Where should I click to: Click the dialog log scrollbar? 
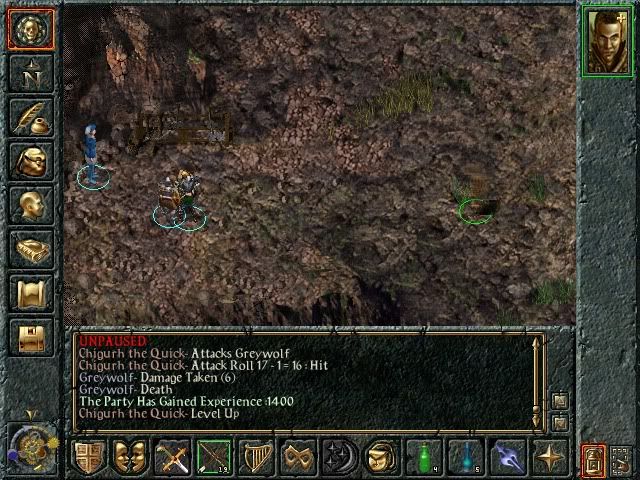(538, 380)
